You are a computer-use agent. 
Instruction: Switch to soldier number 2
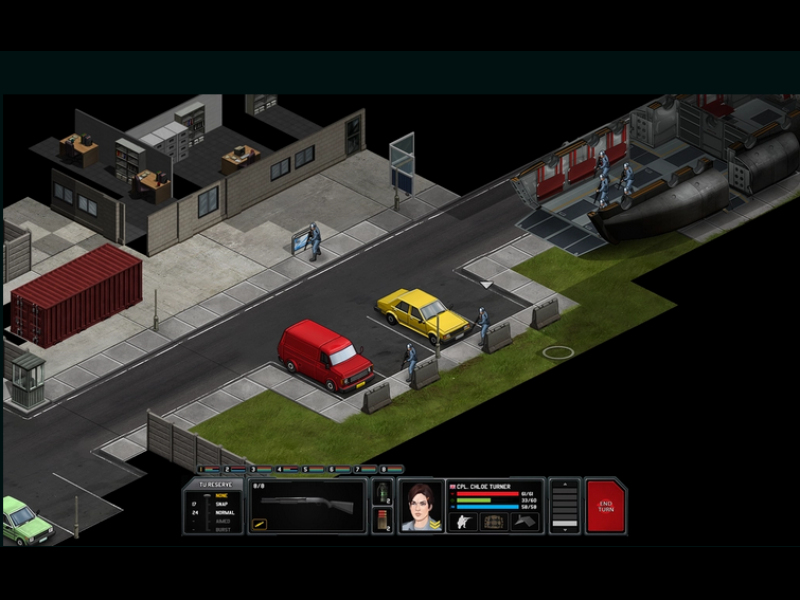point(226,468)
